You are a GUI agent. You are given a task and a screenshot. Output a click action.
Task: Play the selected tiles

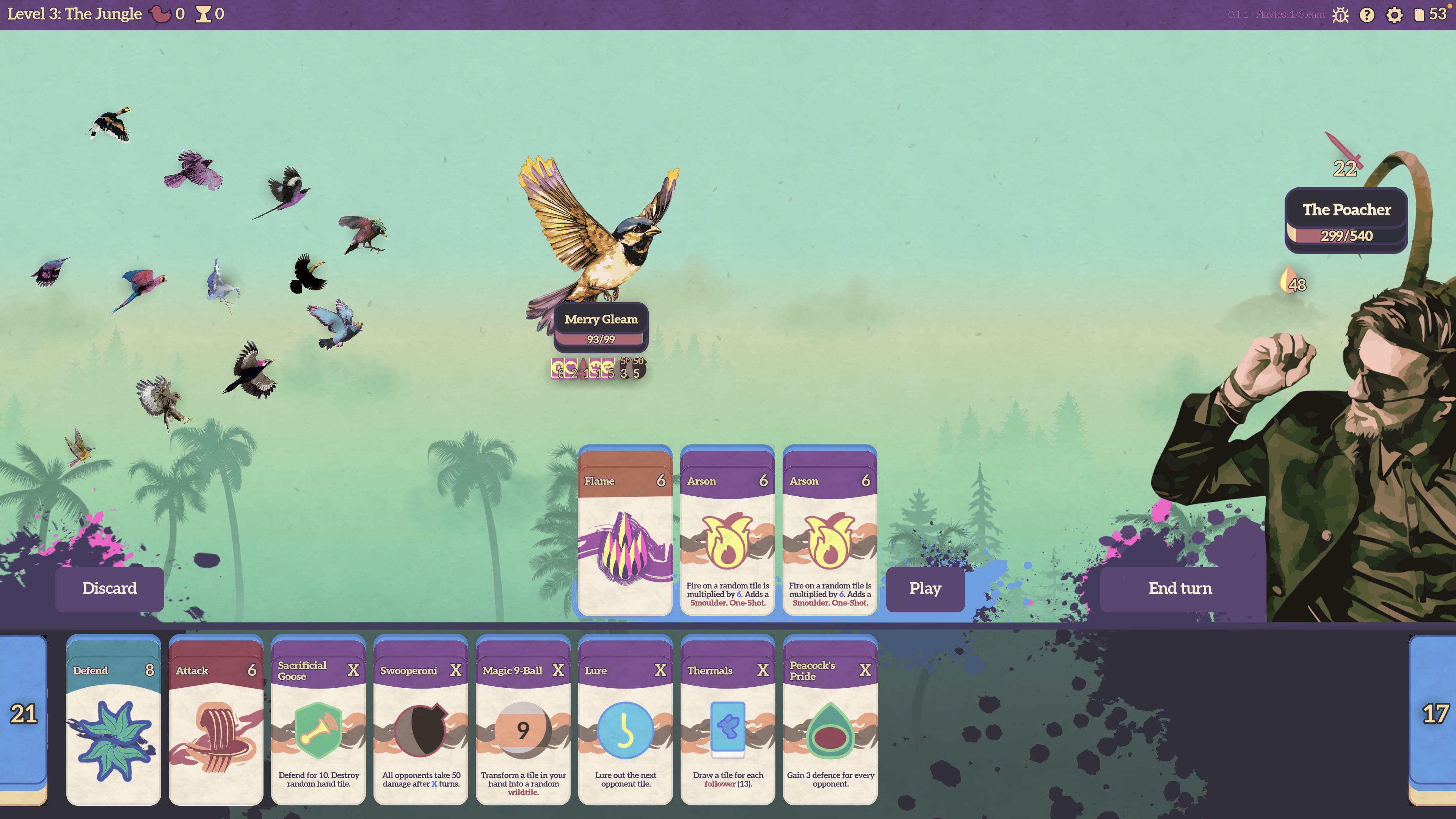coord(925,588)
